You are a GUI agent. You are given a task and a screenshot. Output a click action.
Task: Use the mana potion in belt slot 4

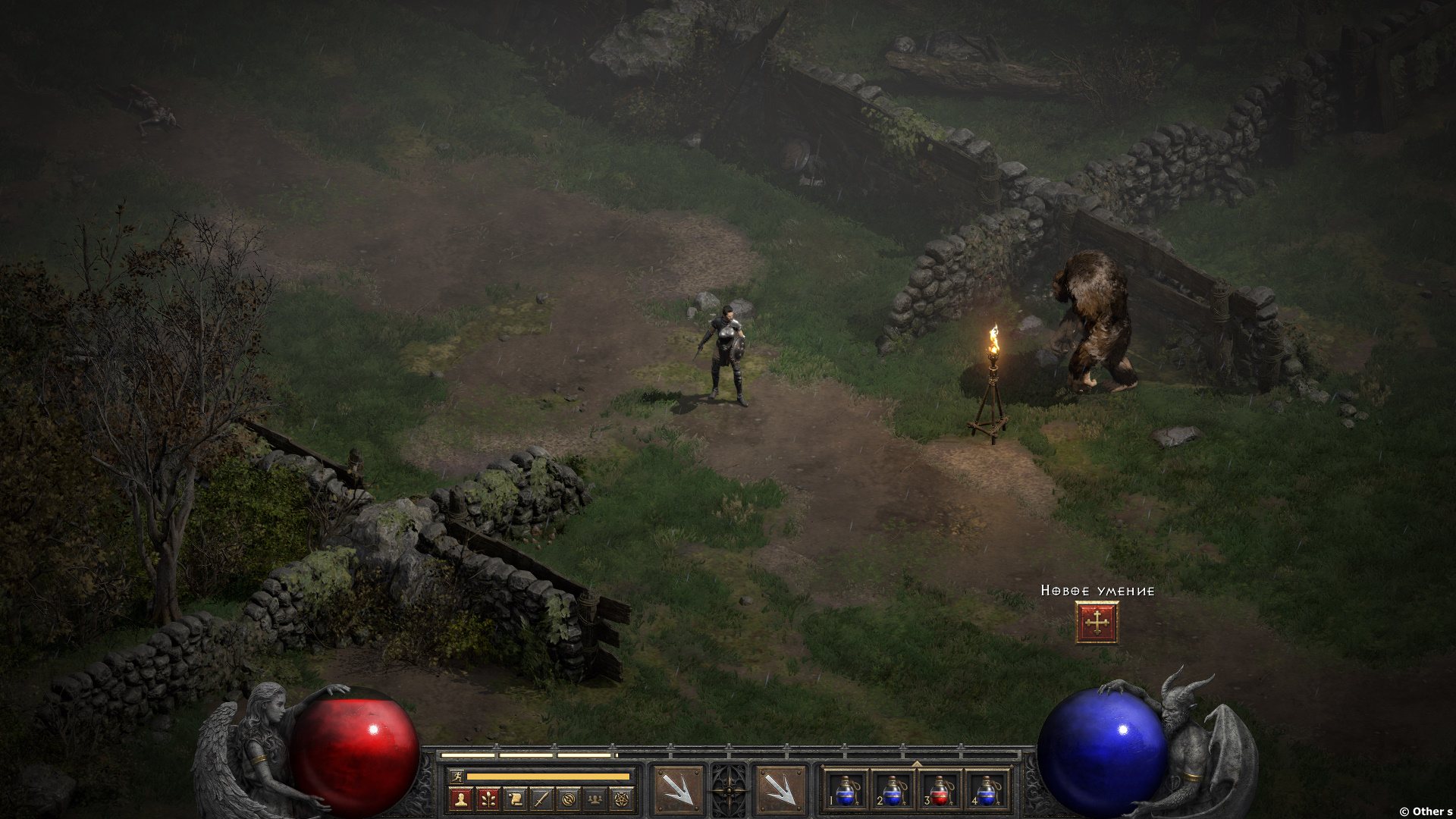tap(987, 790)
